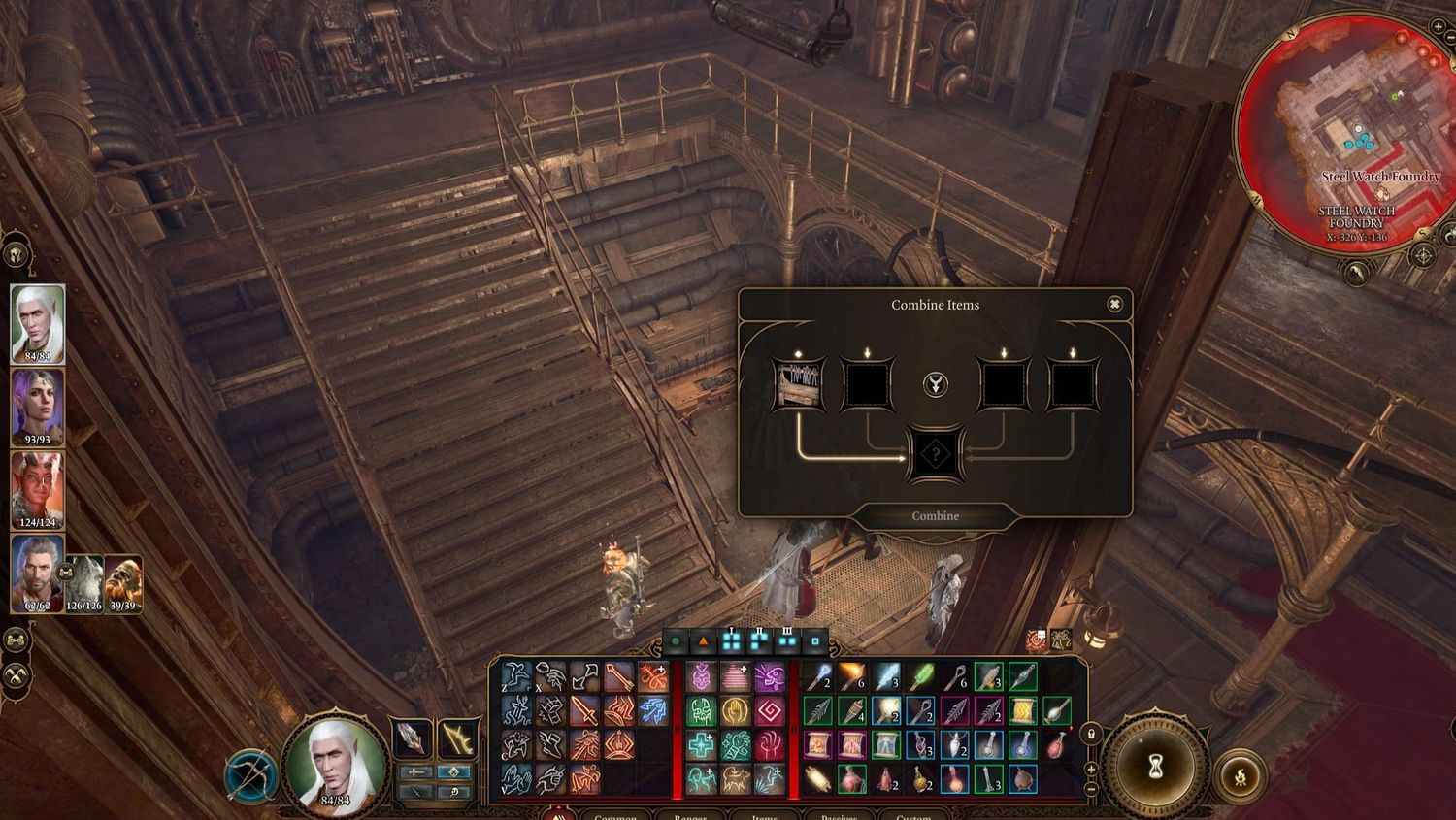Activate the pink spiral spell icon

click(x=770, y=711)
